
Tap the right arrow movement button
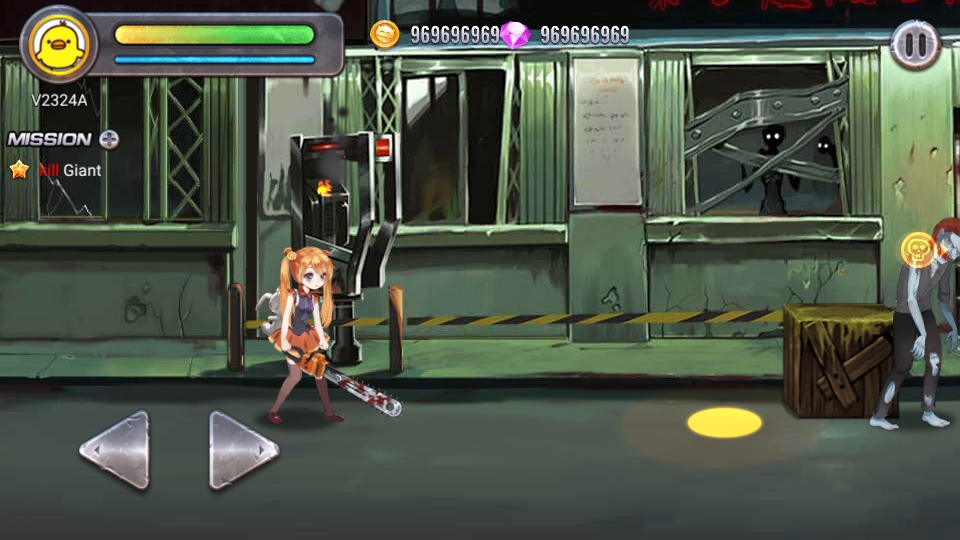[x=243, y=451]
